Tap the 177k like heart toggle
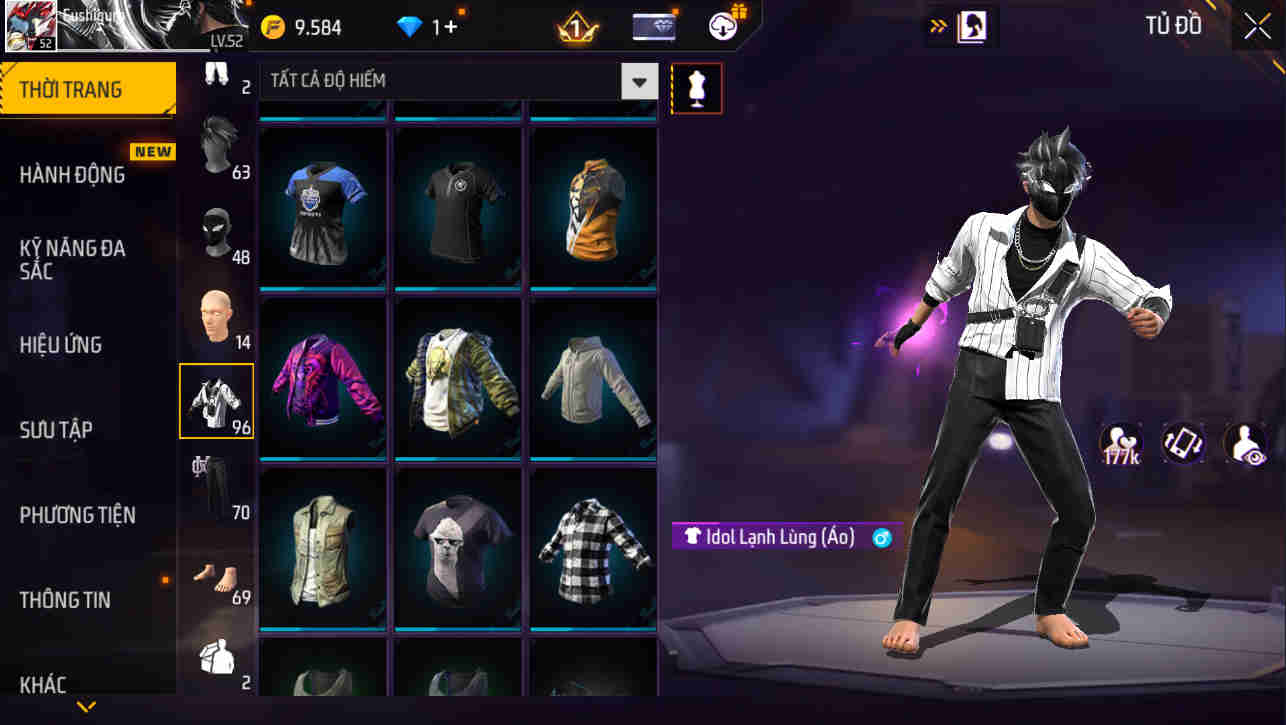The height and width of the screenshot is (725, 1286). click(x=1122, y=443)
